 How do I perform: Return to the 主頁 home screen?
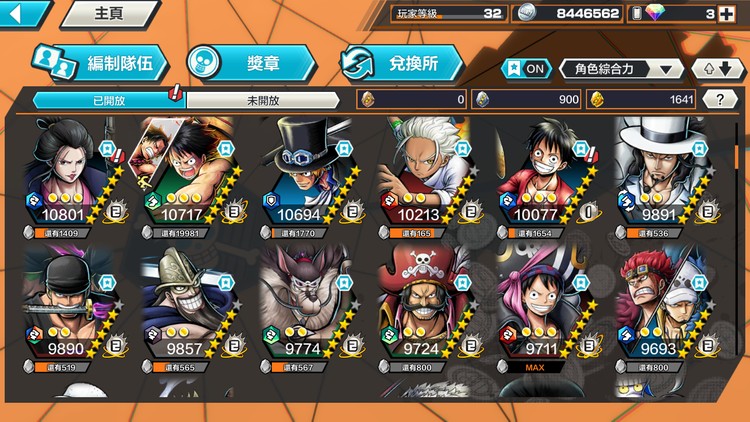[x=108, y=14]
